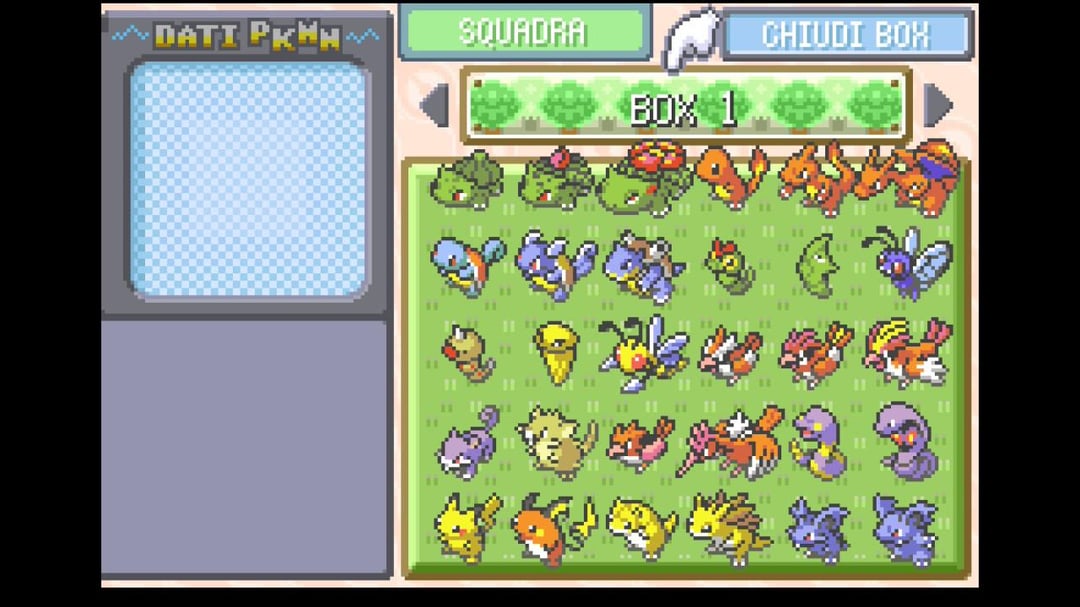Pick Rattata from the storage box
The height and width of the screenshot is (607, 1080).
(x=467, y=440)
